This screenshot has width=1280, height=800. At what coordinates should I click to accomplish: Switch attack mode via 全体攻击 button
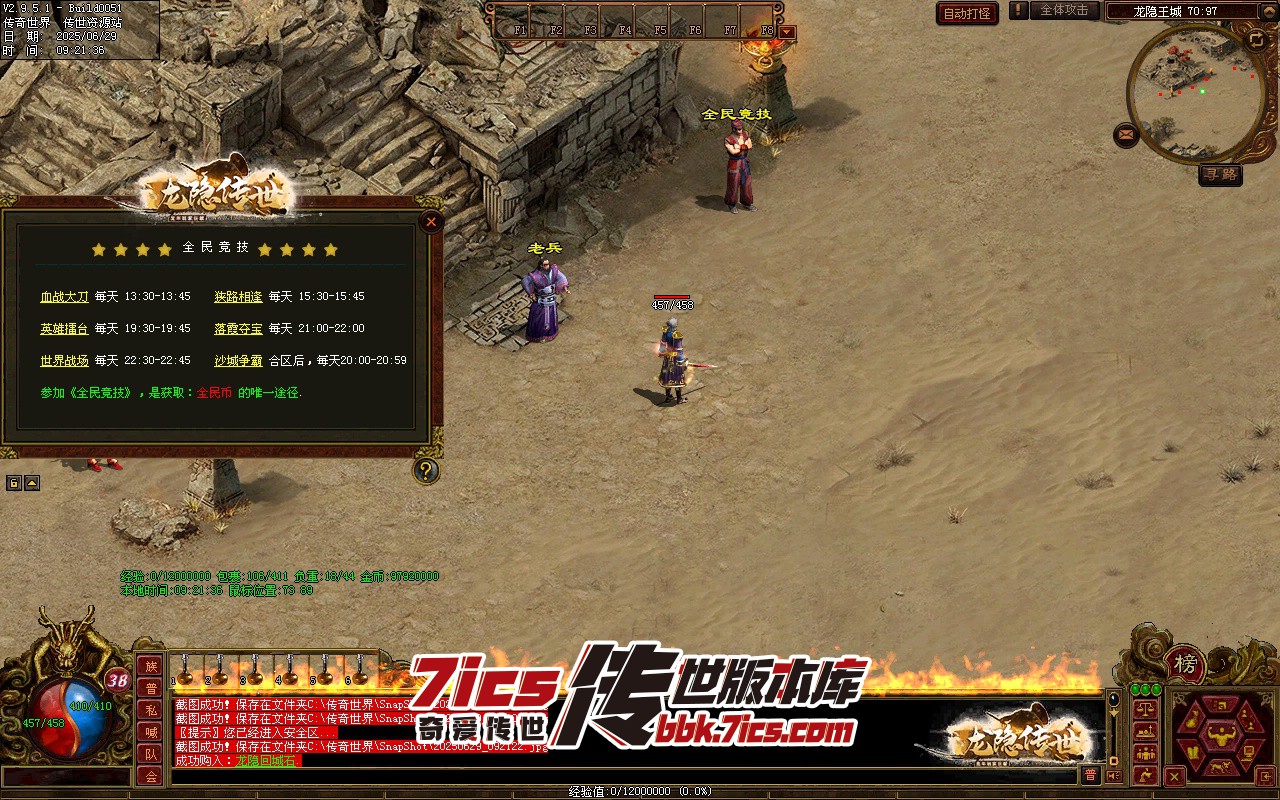[x=1064, y=11]
